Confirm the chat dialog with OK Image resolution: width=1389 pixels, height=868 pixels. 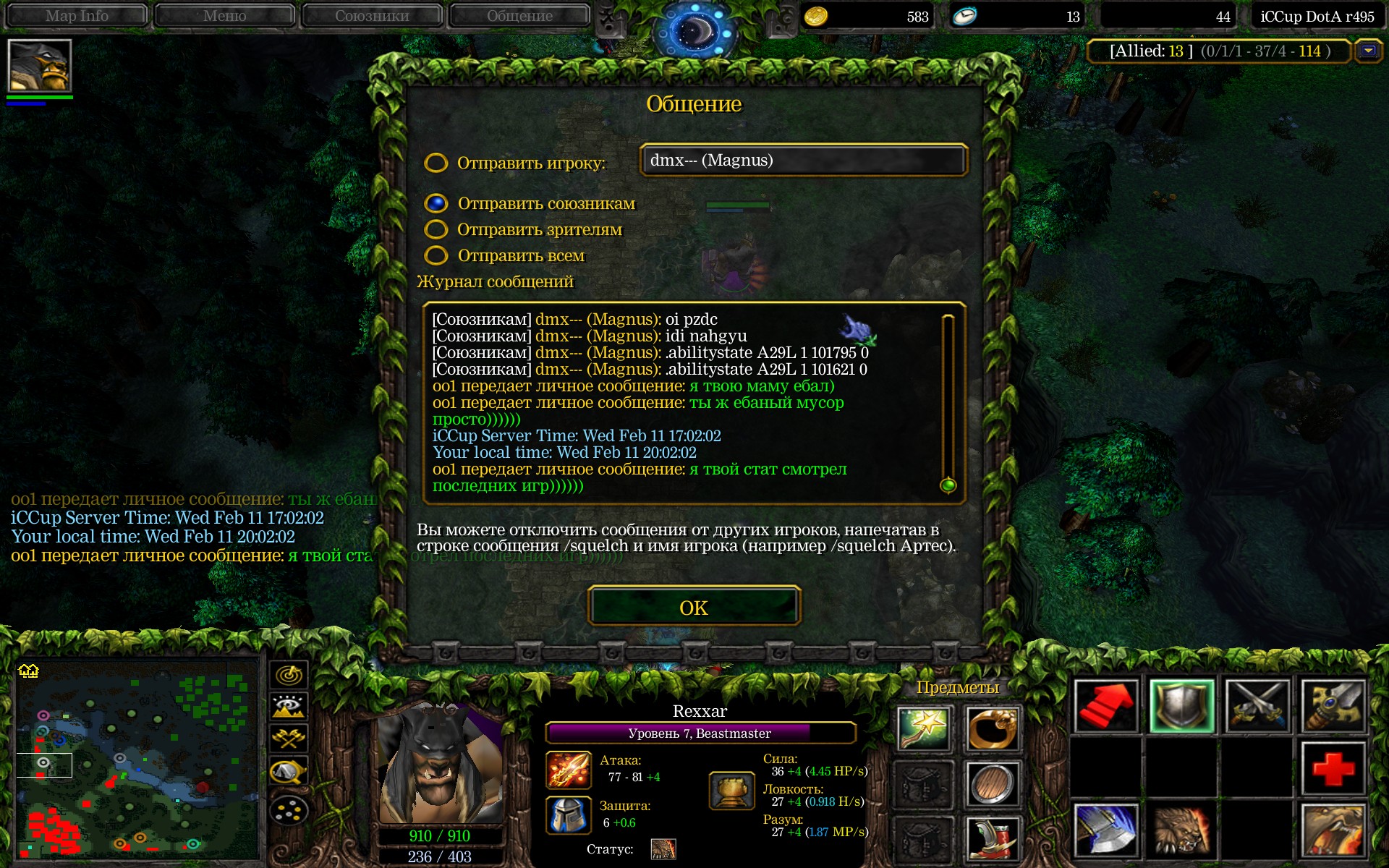click(694, 606)
